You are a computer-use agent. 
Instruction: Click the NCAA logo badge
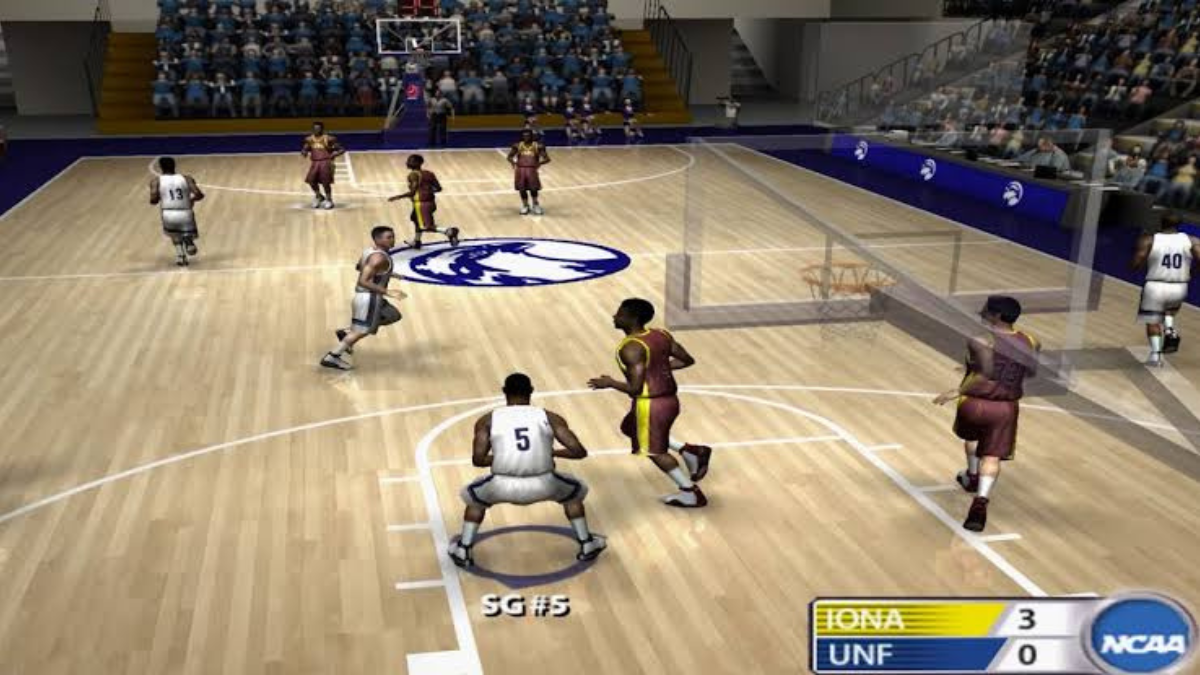[1140, 636]
